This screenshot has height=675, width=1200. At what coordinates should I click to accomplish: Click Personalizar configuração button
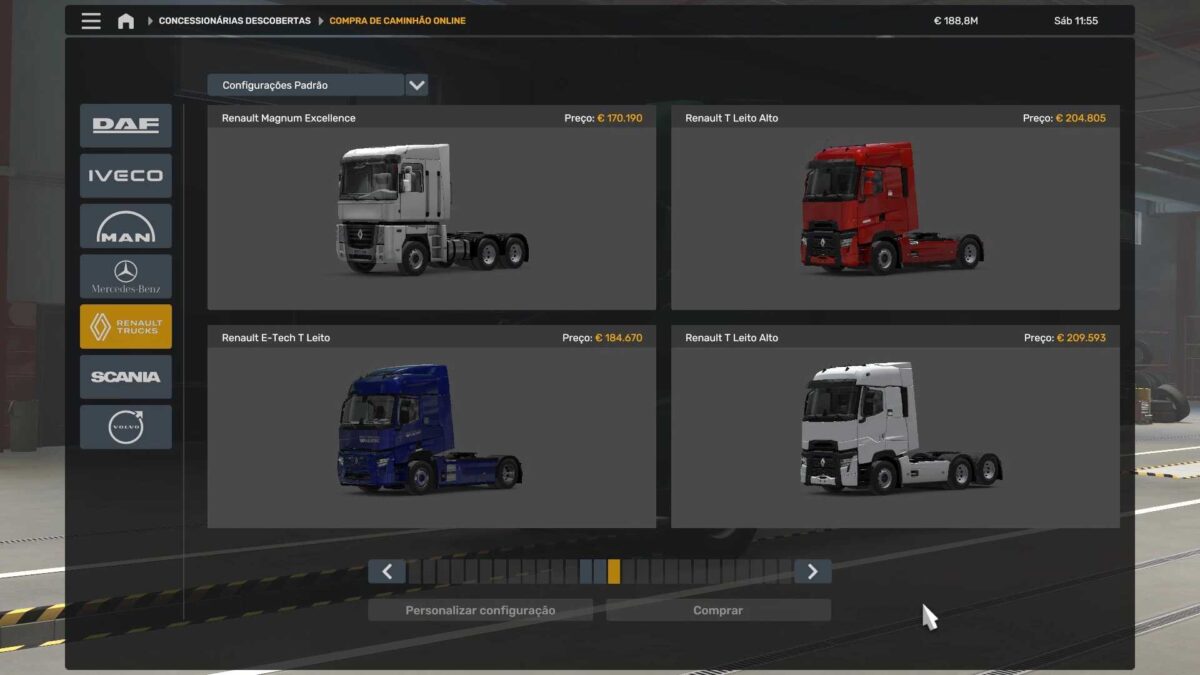(480, 610)
